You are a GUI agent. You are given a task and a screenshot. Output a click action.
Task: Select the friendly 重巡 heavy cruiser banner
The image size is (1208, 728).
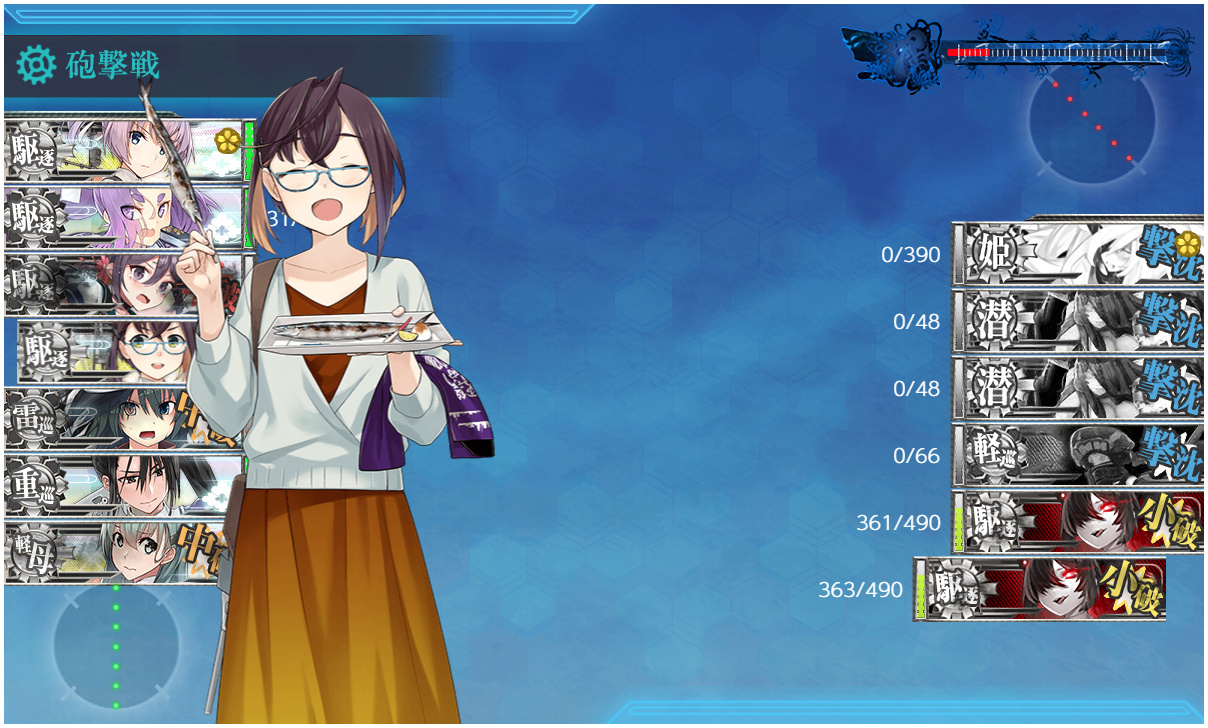pyautogui.click(x=120, y=486)
